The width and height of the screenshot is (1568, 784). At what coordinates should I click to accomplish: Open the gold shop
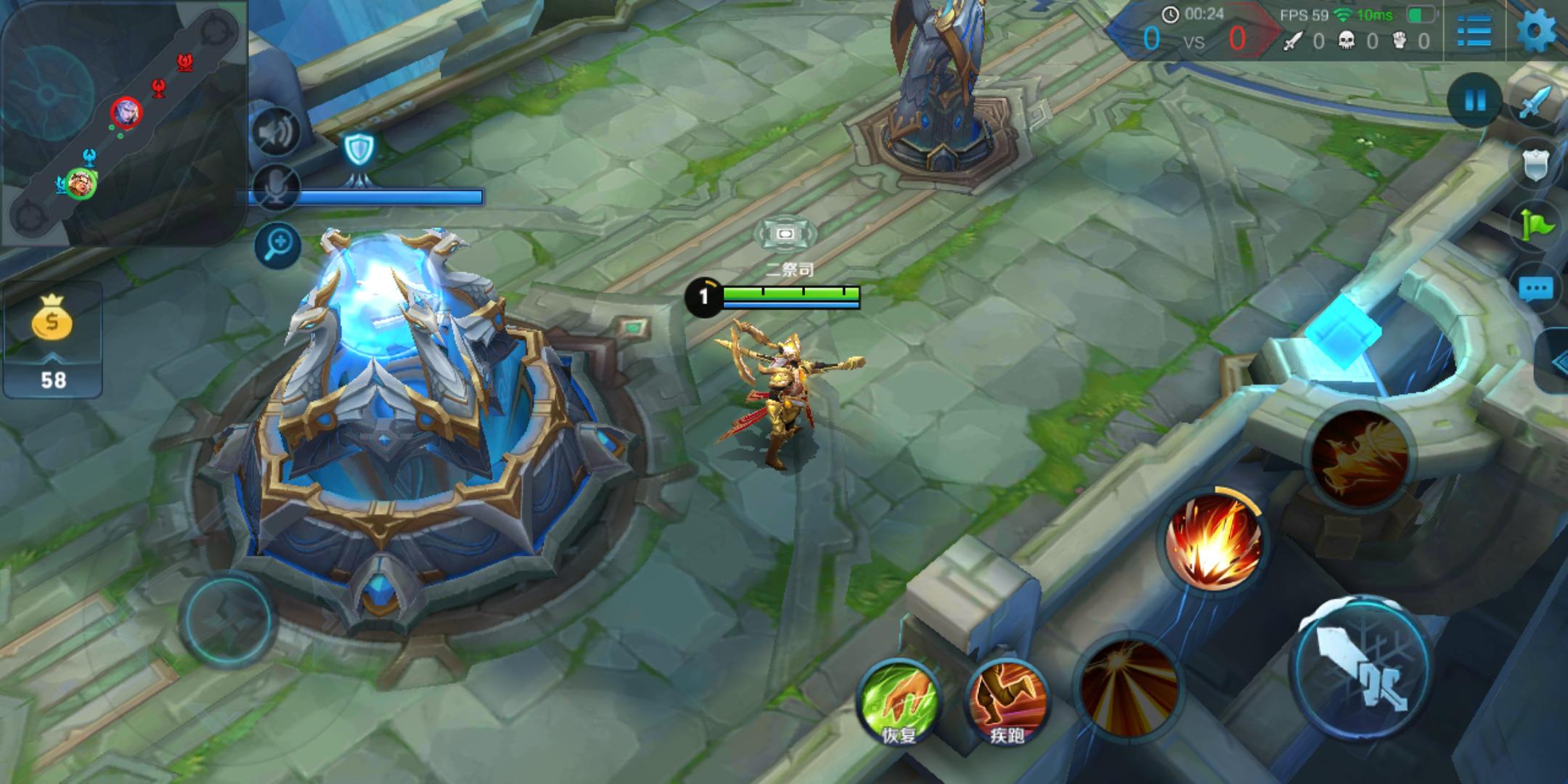[x=52, y=340]
